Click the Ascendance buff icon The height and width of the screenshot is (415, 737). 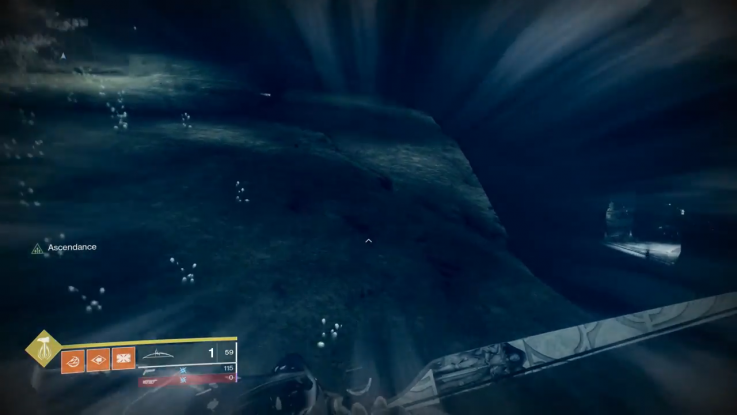(x=38, y=248)
